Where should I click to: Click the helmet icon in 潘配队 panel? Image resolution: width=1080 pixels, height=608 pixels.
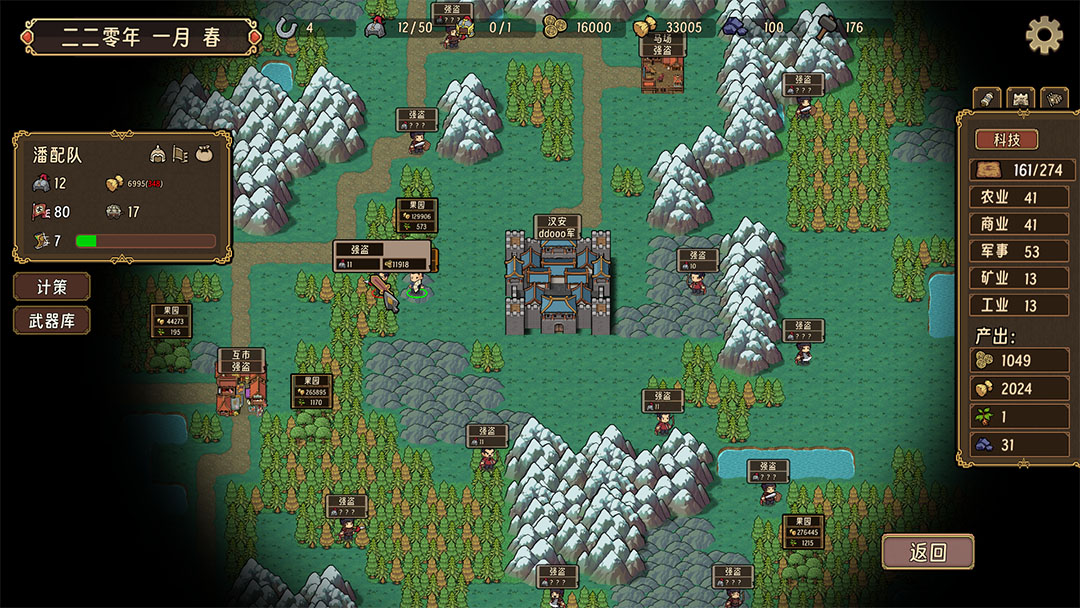tap(159, 154)
